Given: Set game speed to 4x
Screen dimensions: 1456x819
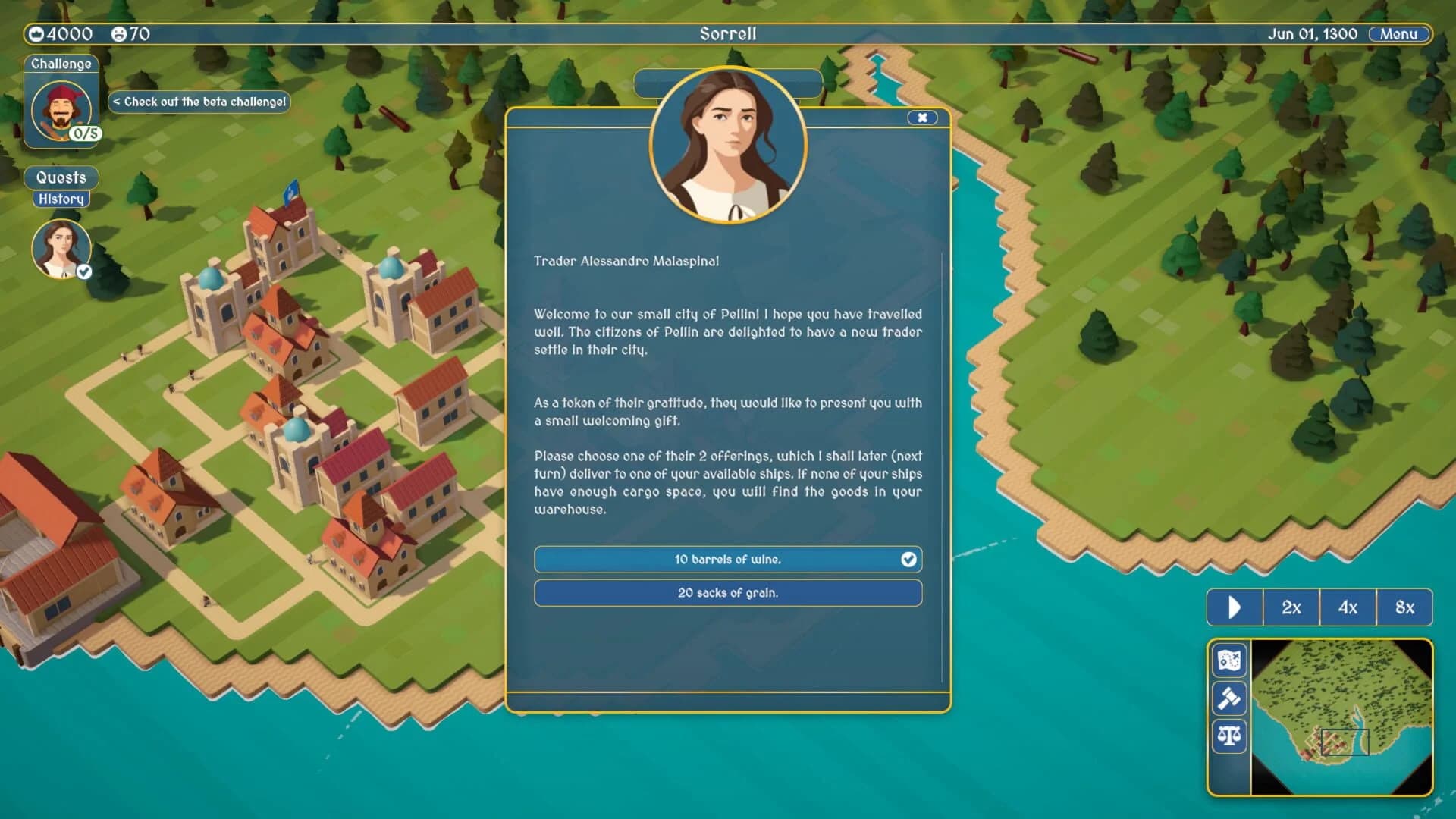Looking at the screenshot, I should point(1348,607).
